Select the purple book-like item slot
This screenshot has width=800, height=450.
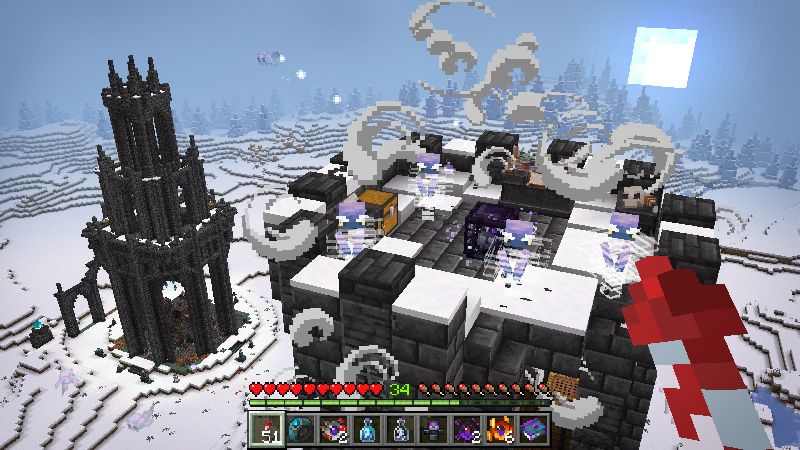(533, 429)
